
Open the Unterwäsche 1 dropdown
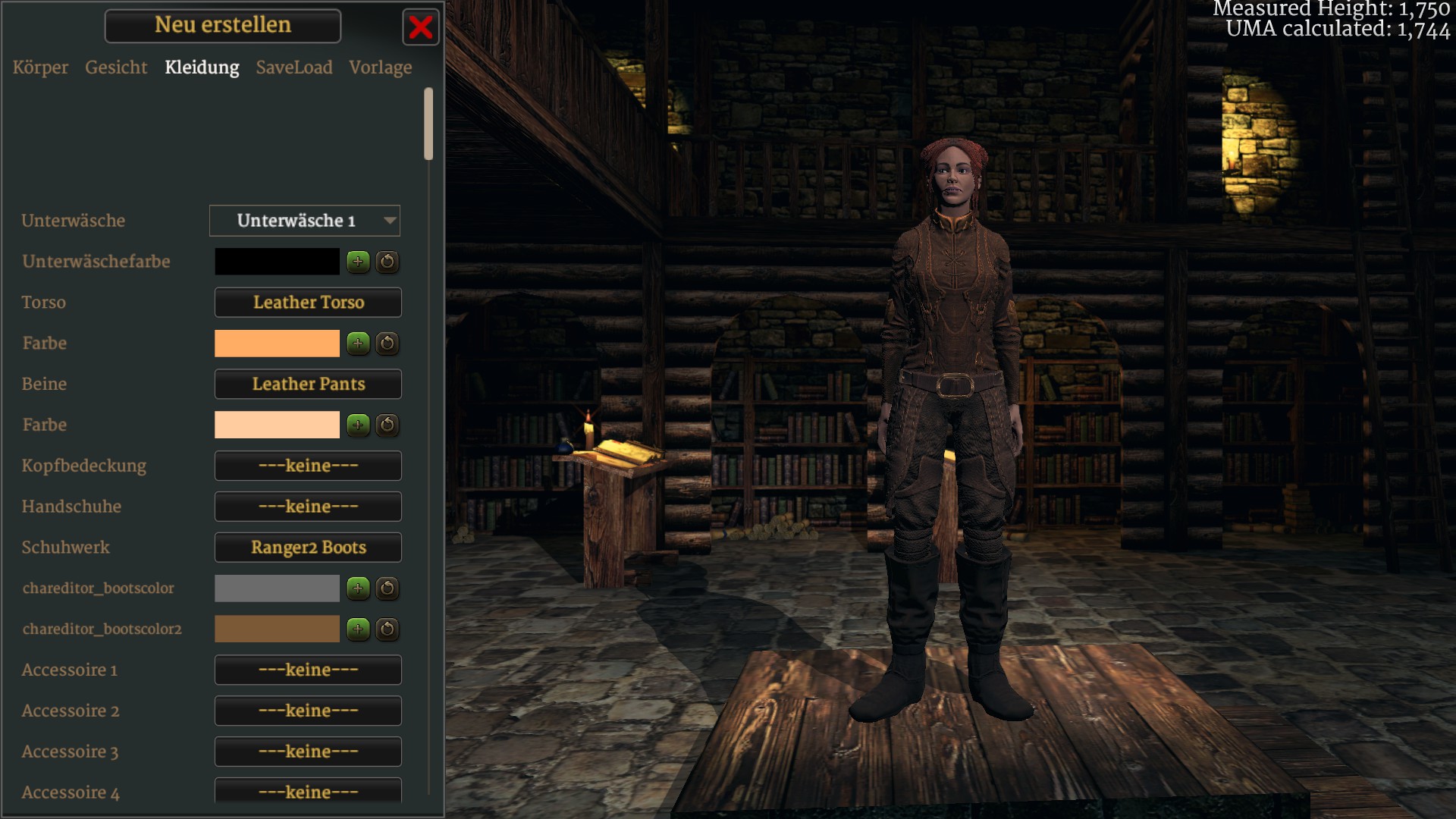tap(305, 221)
